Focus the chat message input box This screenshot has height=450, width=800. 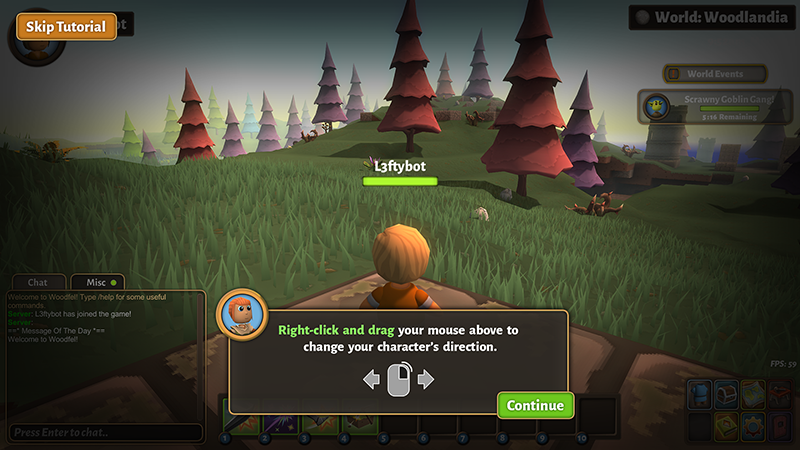click(105, 432)
